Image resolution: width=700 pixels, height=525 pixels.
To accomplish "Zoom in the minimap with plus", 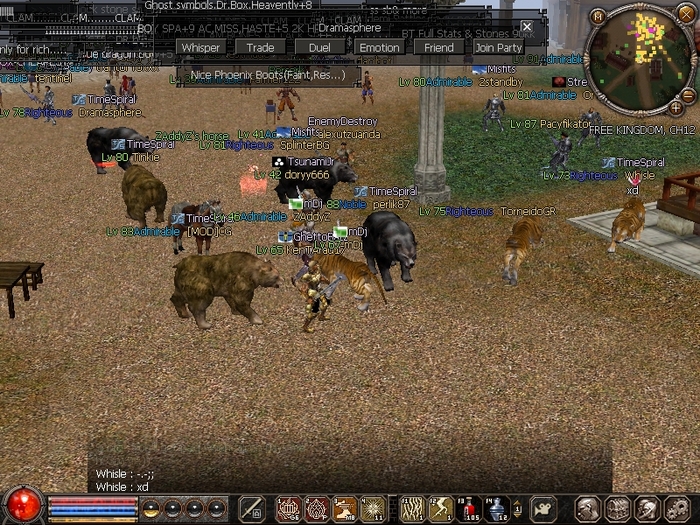I will (x=676, y=106).
